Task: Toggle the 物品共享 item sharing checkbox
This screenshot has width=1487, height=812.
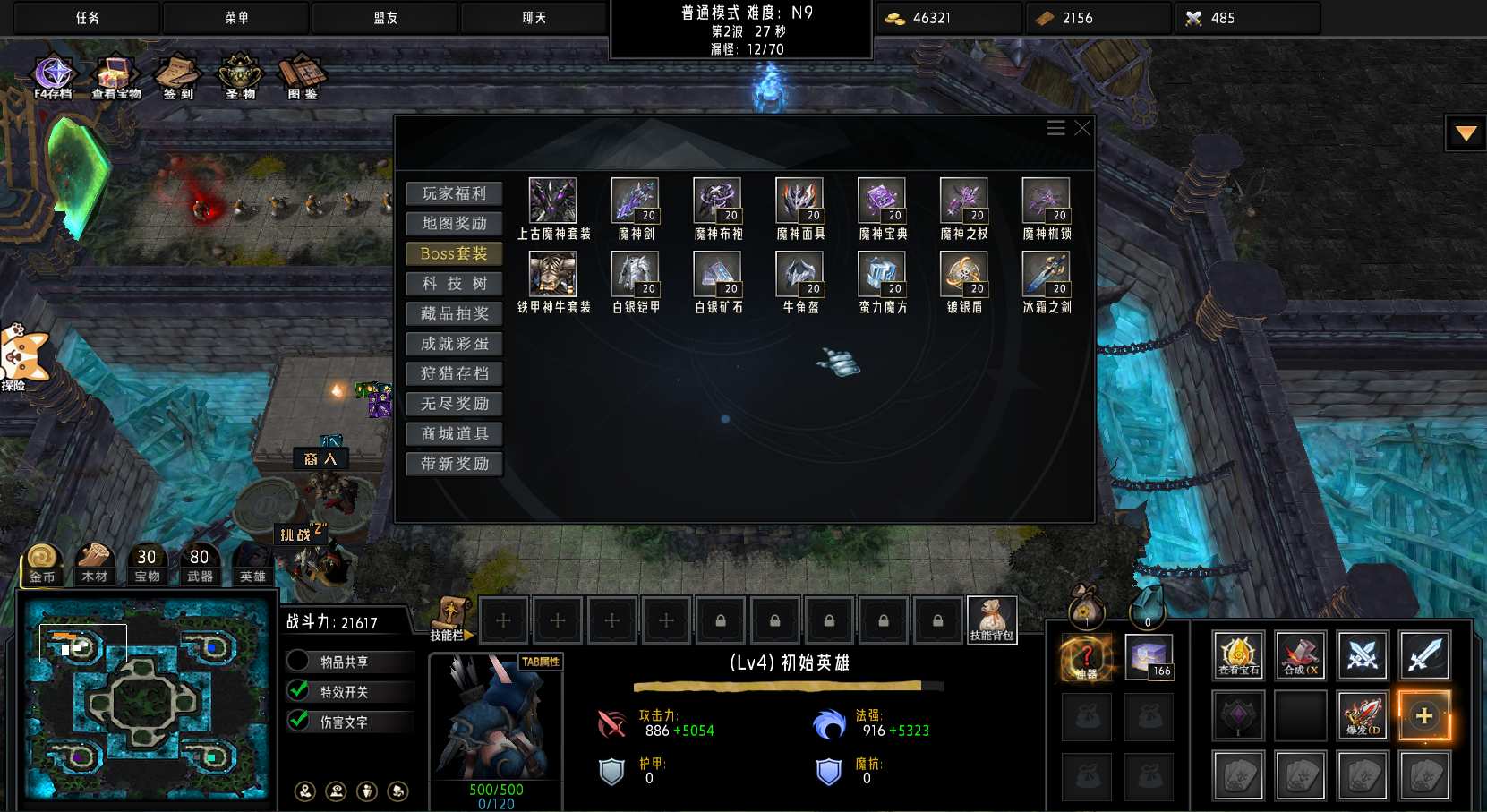Action: coord(298,662)
